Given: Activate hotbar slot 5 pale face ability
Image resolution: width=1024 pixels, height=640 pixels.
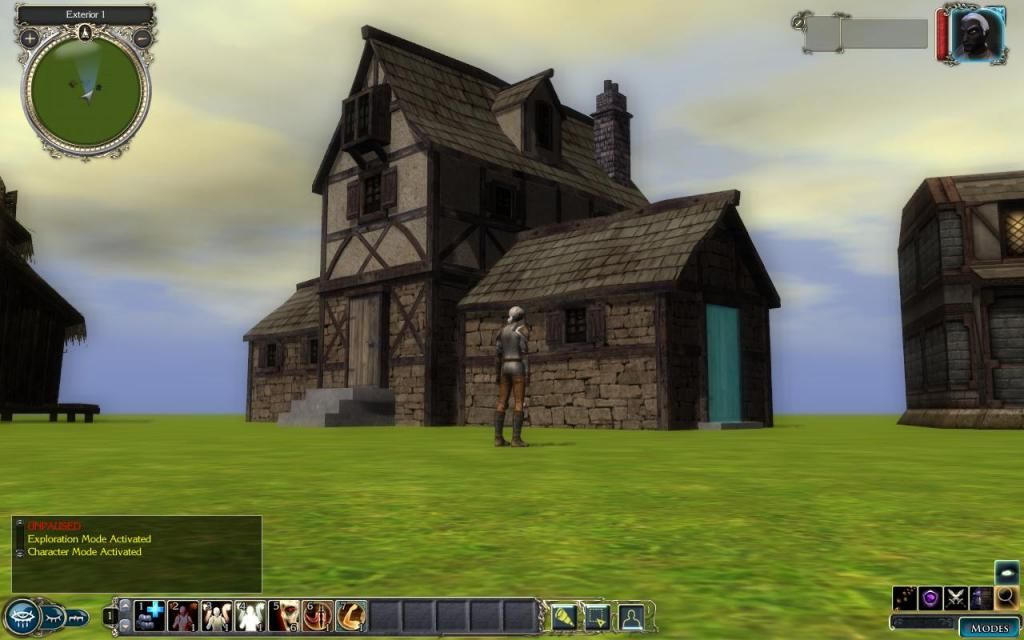Looking at the screenshot, I should point(284,616).
